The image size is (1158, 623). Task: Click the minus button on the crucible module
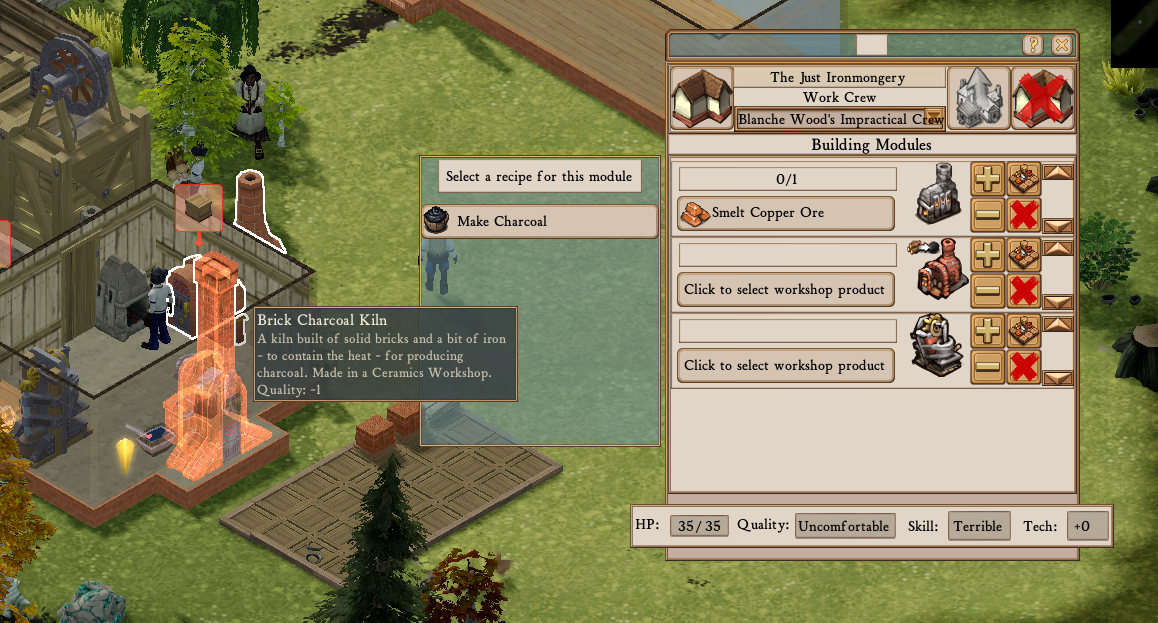pyautogui.click(x=988, y=366)
